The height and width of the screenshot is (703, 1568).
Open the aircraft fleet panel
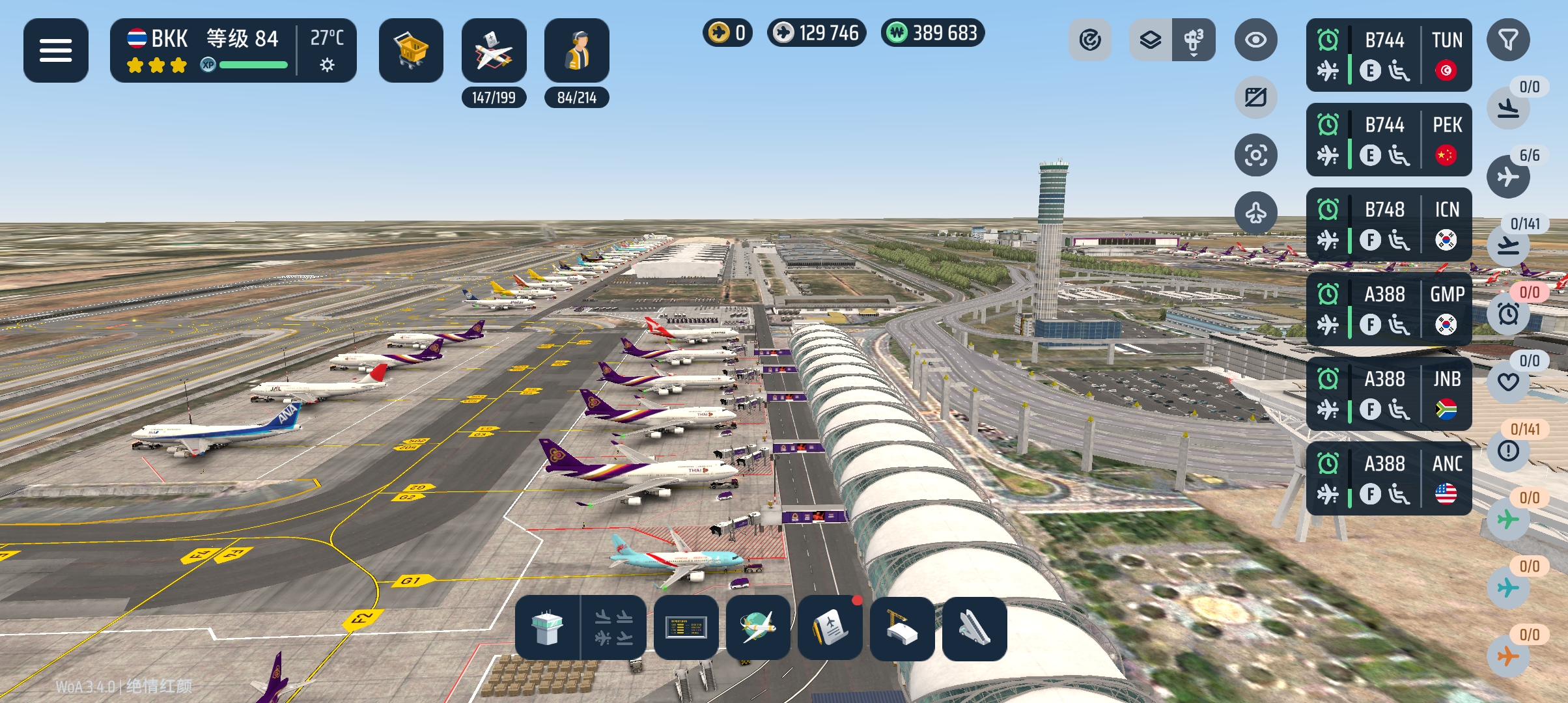[x=494, y=50]
